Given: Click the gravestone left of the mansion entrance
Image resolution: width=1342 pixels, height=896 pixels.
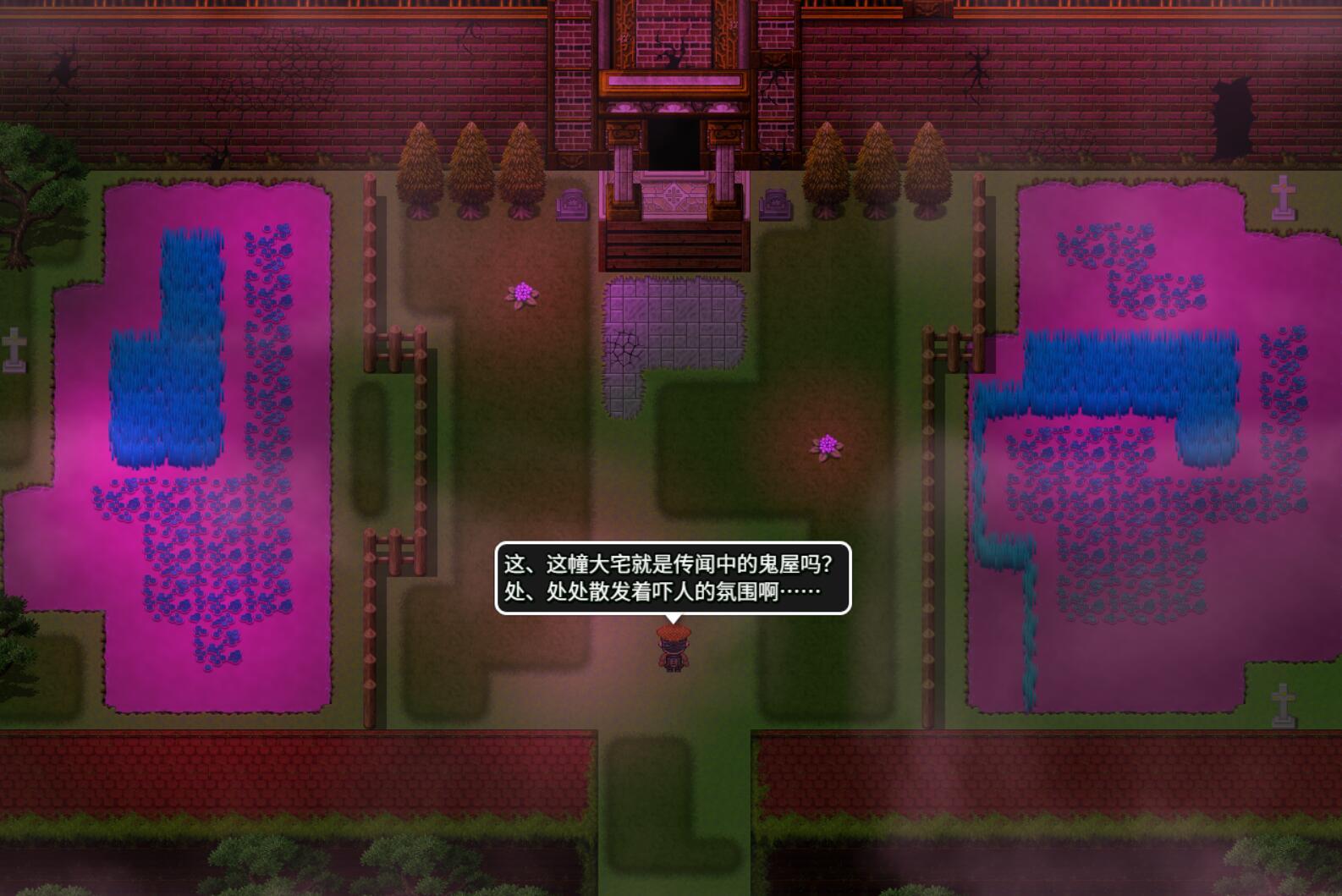Looking at the screenshot, I should pos(570,206).
